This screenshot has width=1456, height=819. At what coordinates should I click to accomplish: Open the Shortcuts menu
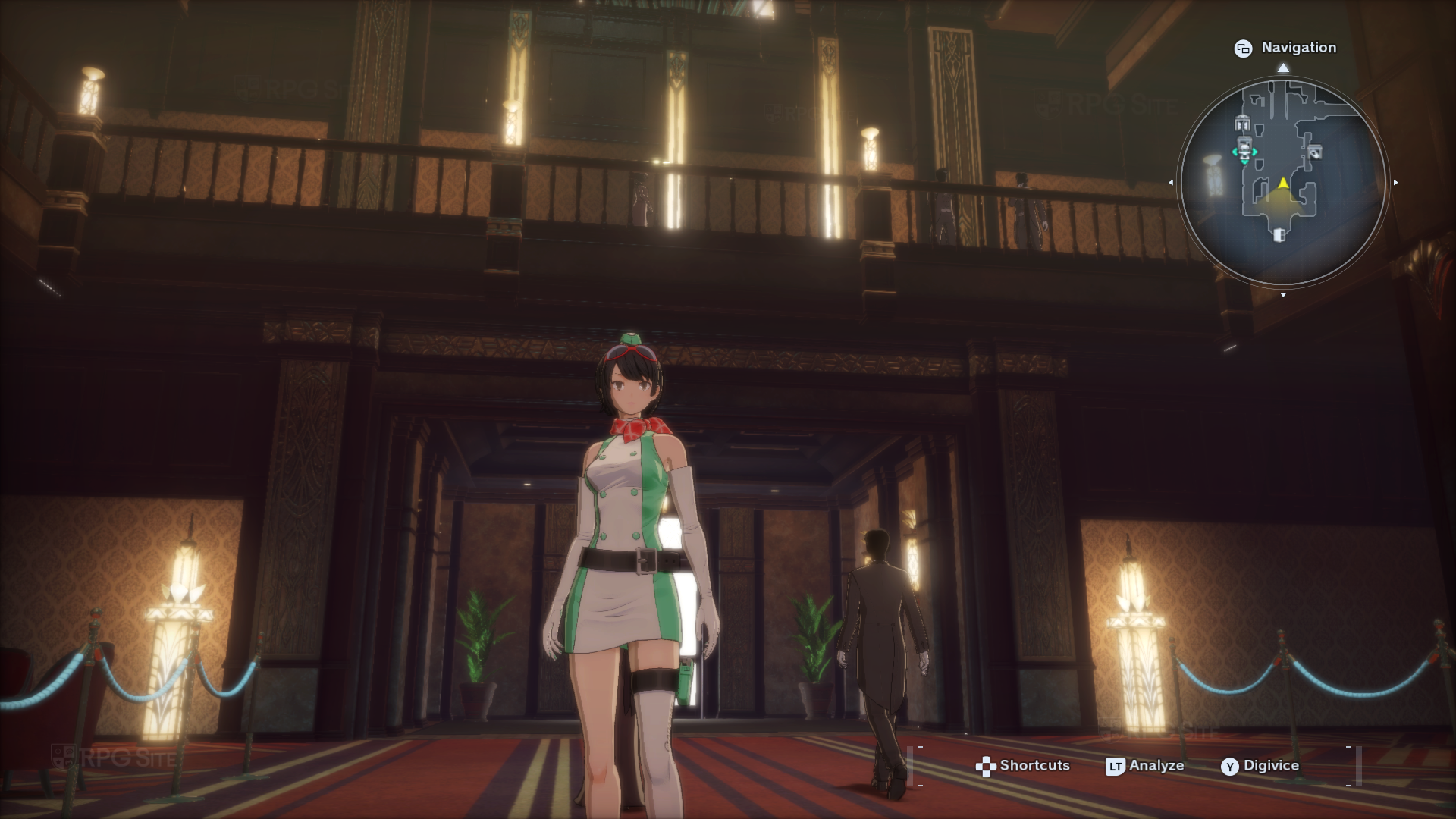click(1022, 766)
